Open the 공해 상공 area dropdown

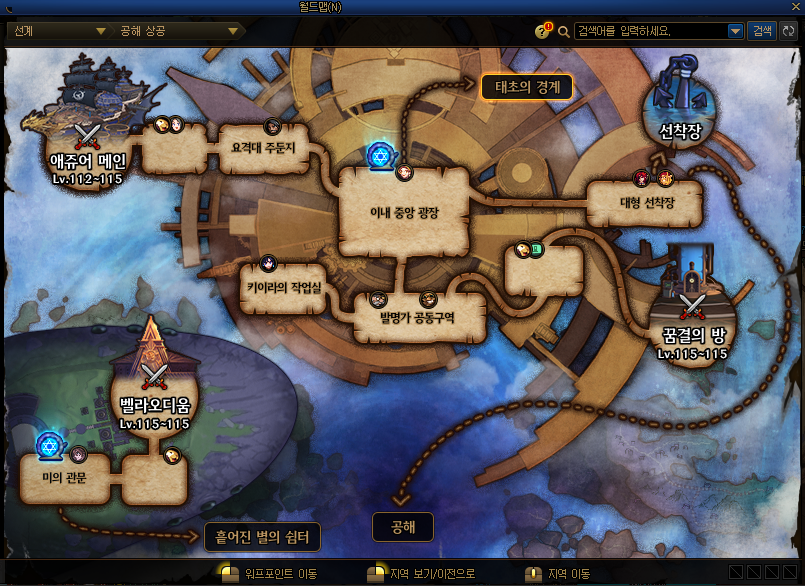tap(176, 31)
